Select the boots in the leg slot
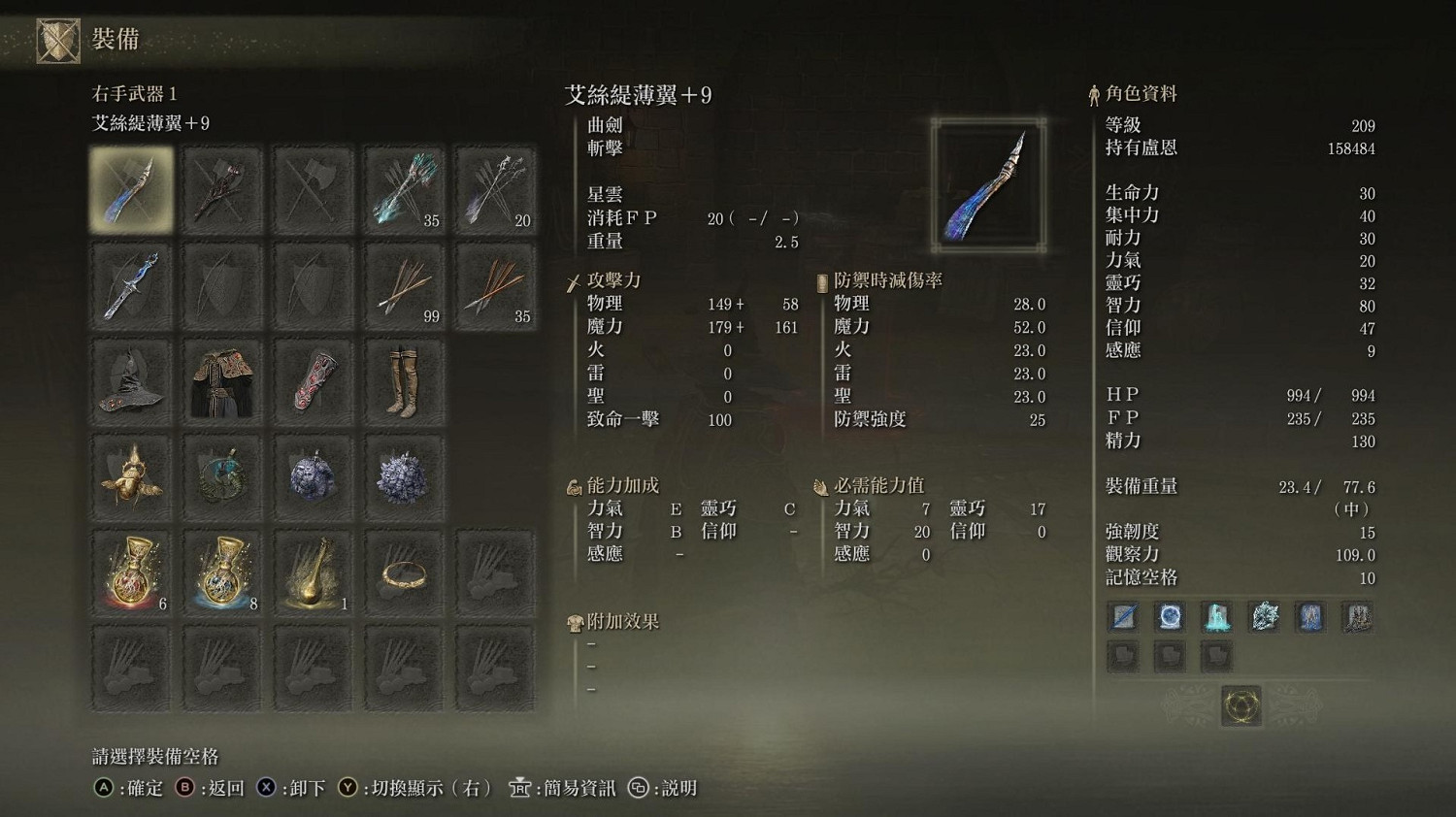The width and height of the screenshot is (1456, 817). pyautogui.click(x=404, y=379)
